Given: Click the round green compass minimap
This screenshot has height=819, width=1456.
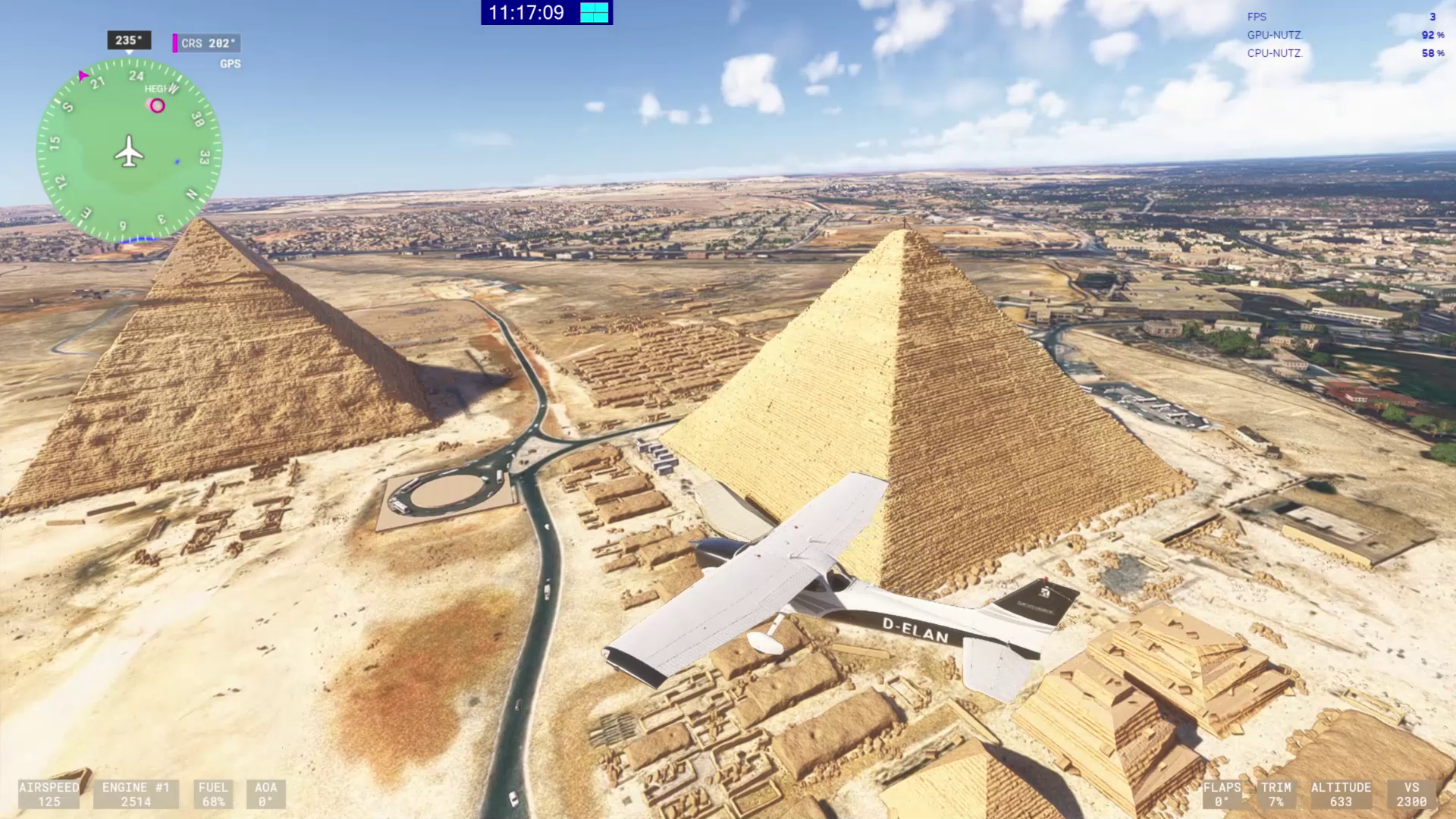Looking at the screenshot, I should point(129,151).
